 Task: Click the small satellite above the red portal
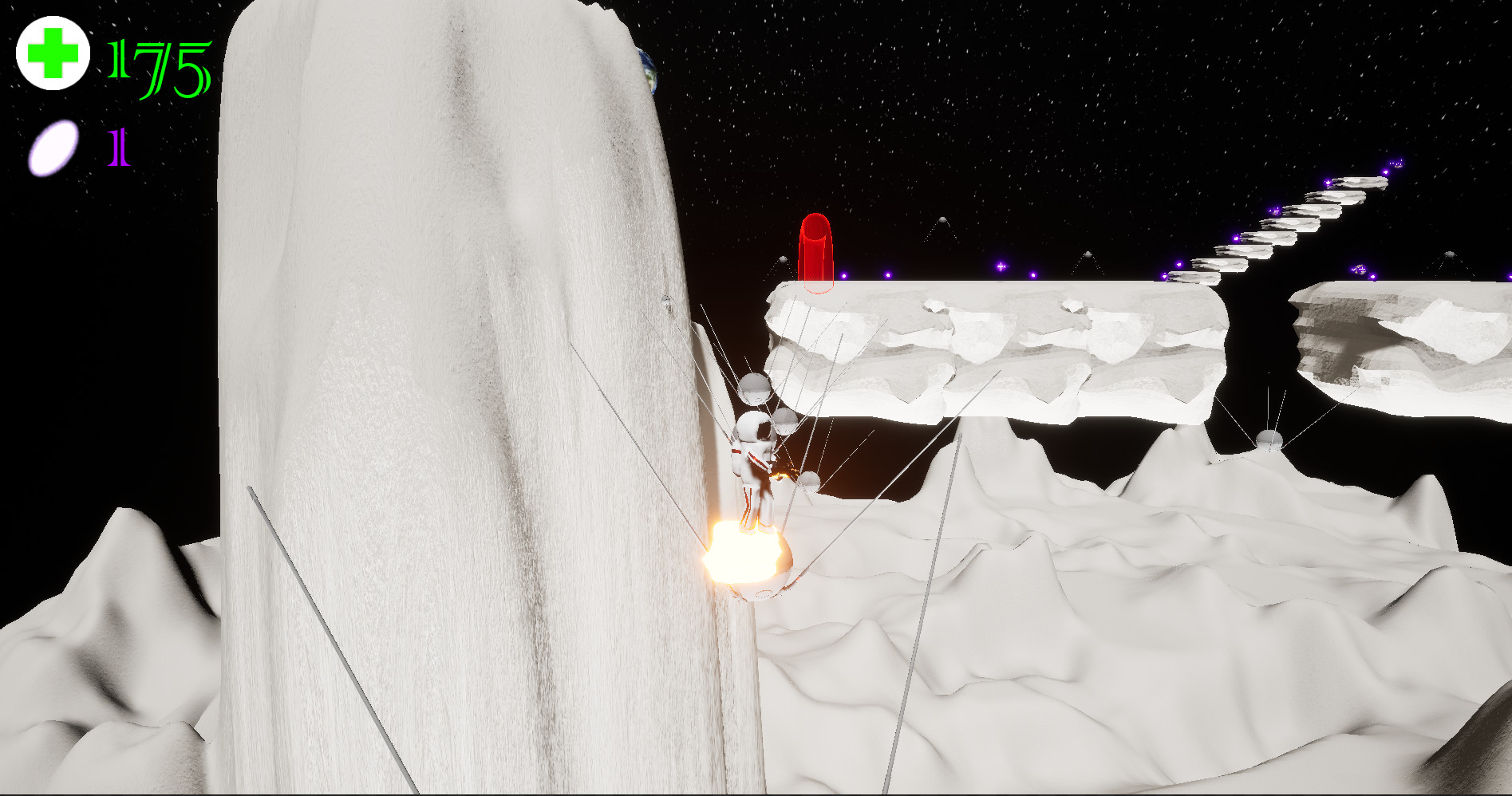pyautogui.click(x=942, y=219)
